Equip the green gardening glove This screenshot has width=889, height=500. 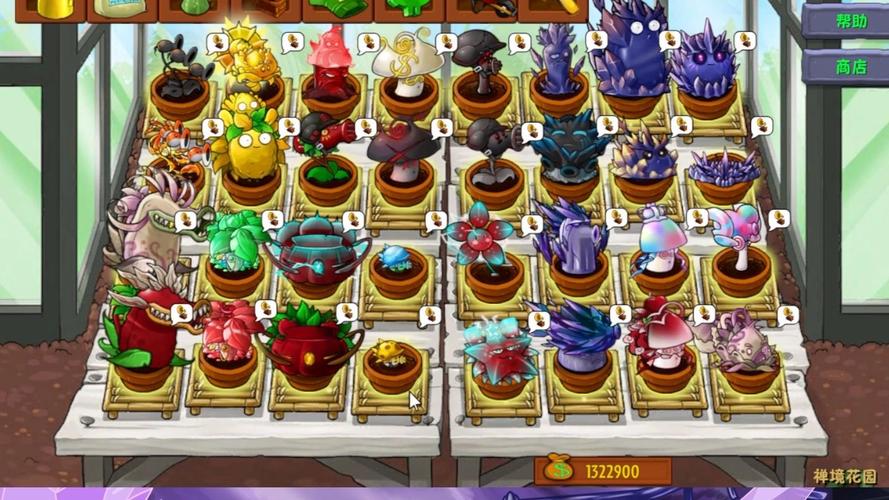[337, 9]
